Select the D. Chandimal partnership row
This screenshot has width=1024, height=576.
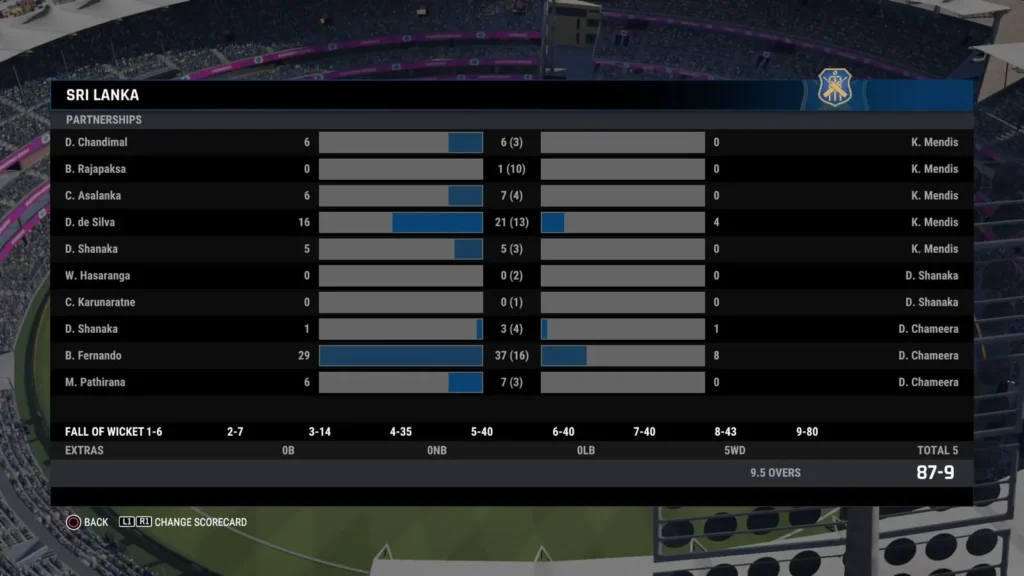tap(511, 142)
